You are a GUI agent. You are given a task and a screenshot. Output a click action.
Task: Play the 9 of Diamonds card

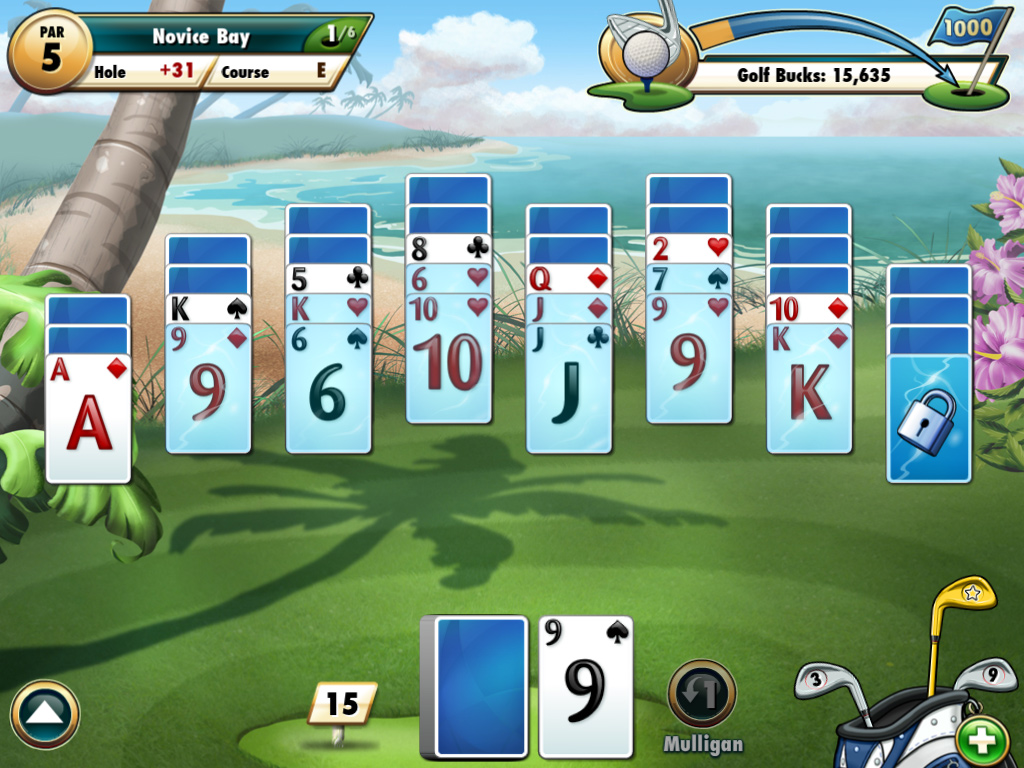(x=208, y=392)
